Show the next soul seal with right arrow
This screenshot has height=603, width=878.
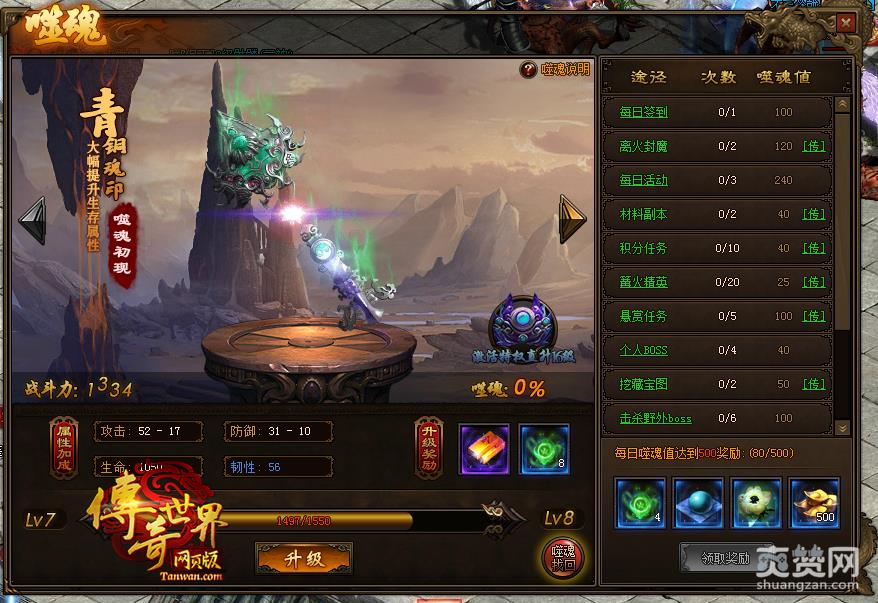click(572, 219)
